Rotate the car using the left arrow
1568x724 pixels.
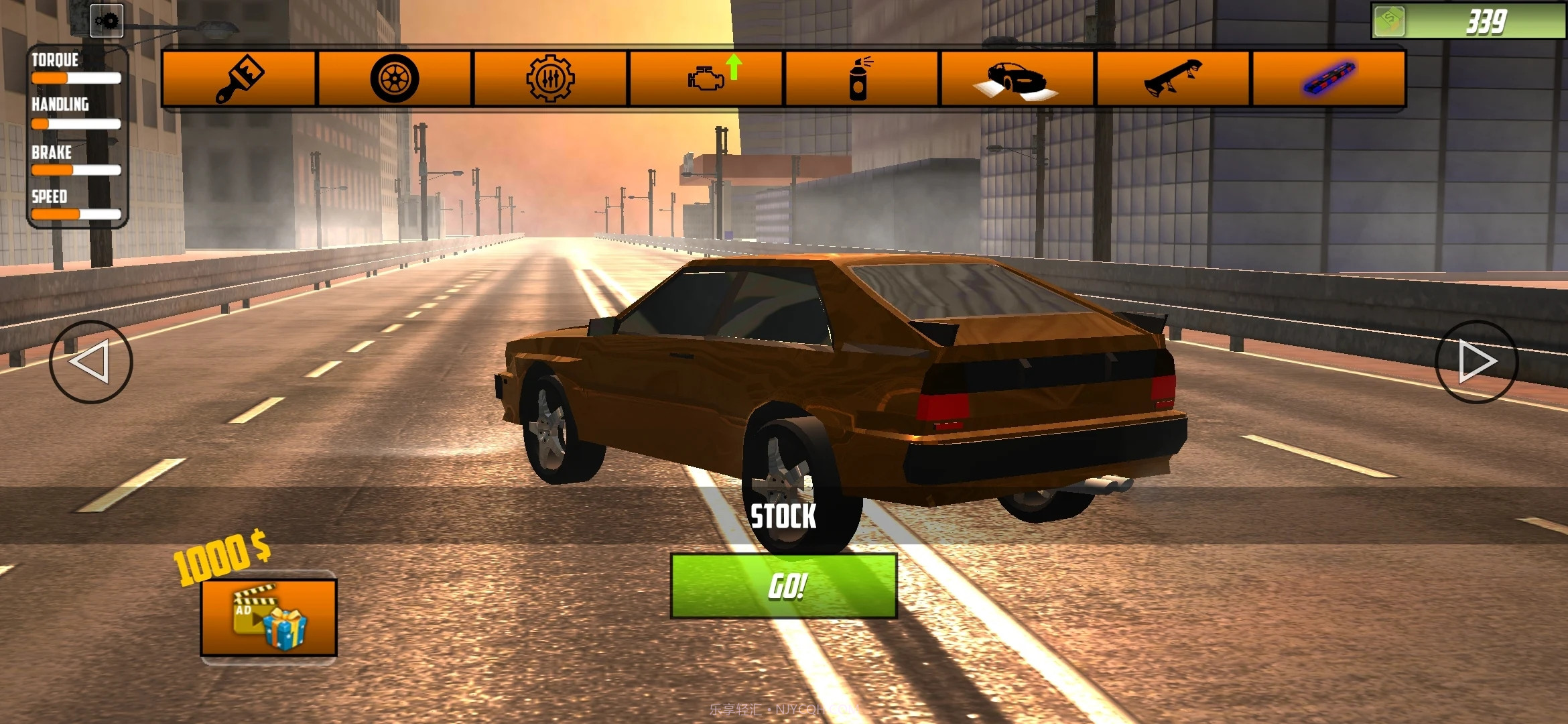(92, 363)
